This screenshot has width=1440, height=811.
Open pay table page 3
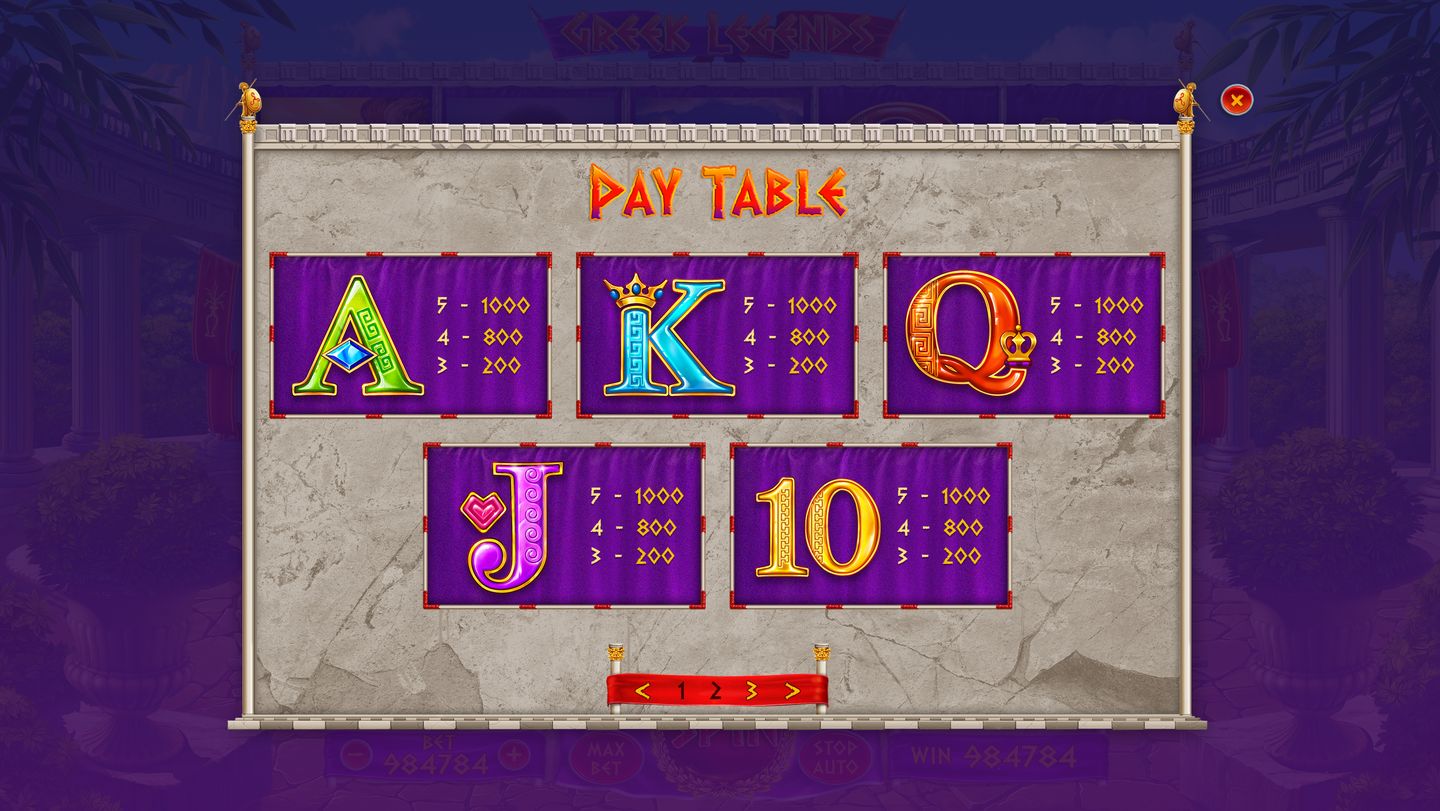(751, 691)
